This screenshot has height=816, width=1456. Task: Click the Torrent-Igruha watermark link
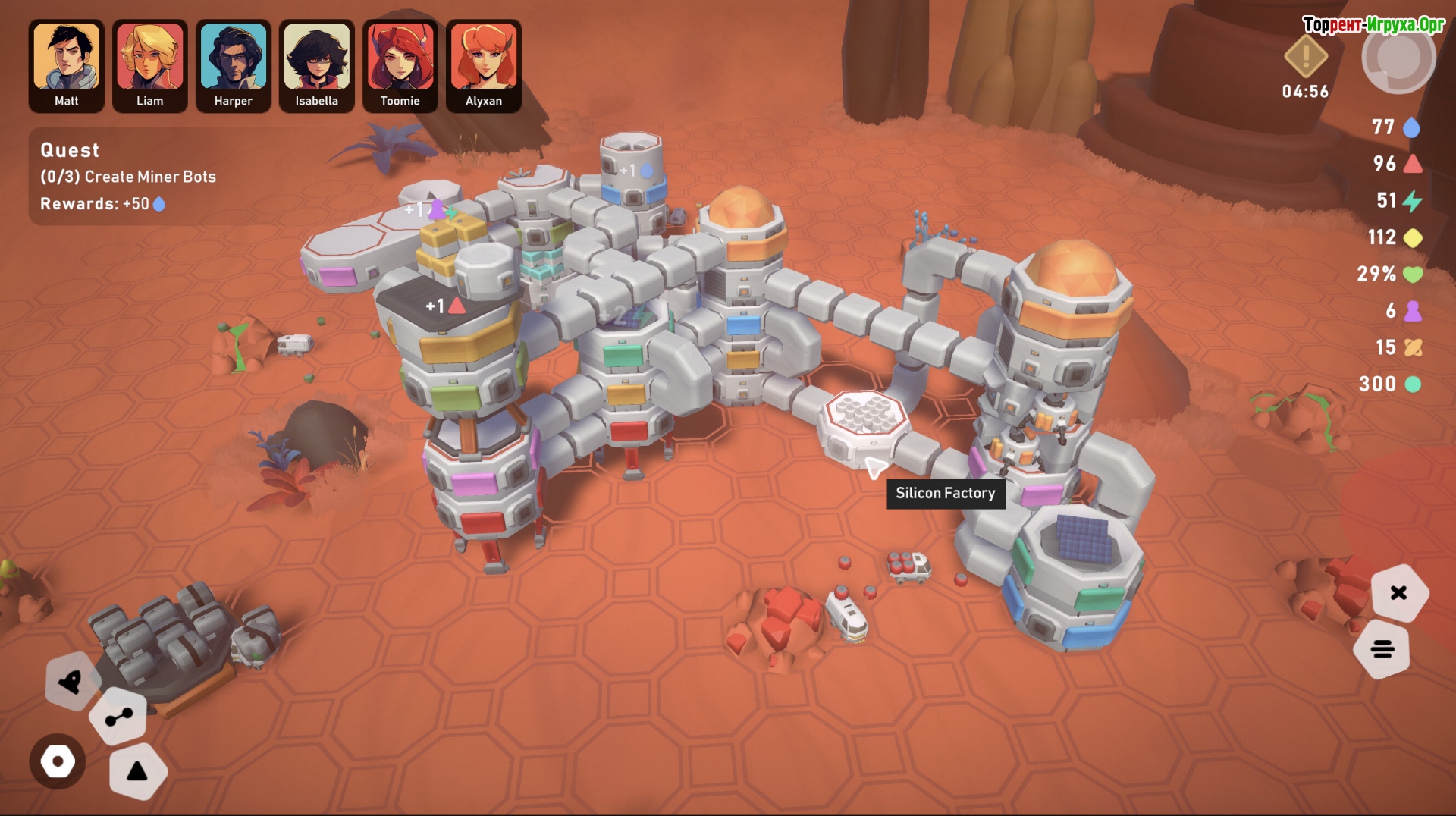coord(1373,25)
